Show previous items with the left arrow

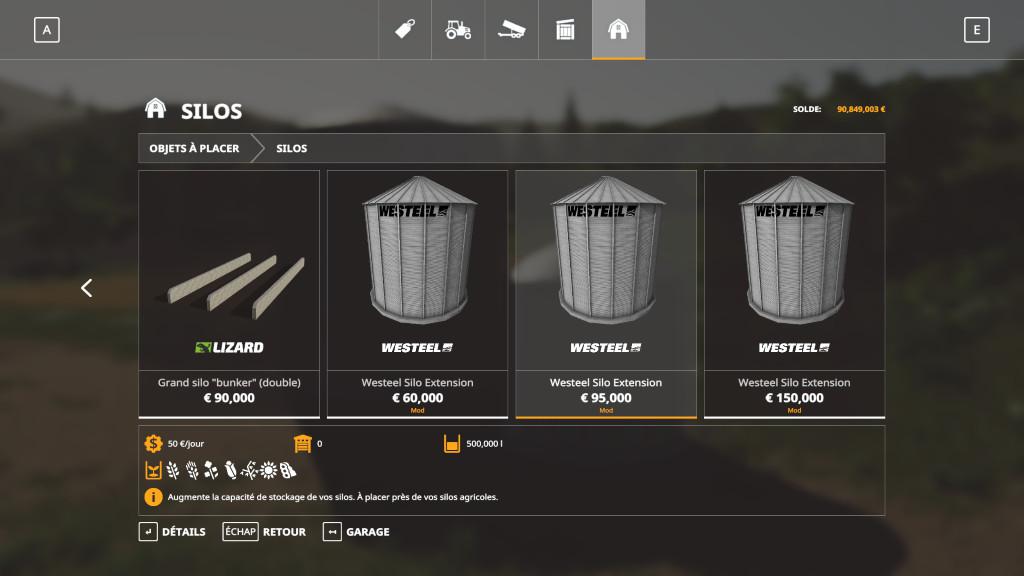[86, 288]
